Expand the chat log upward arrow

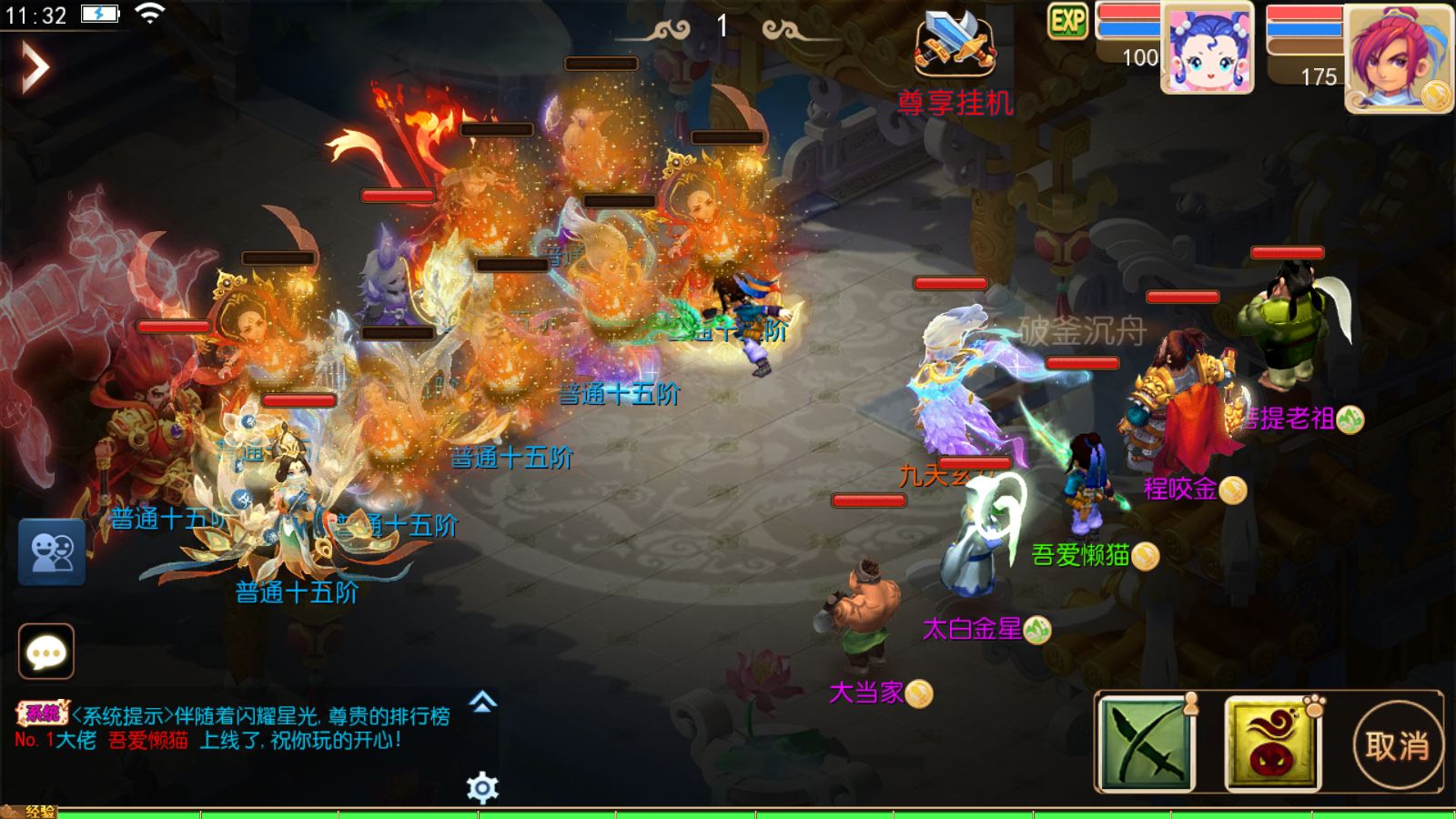(x=483, y=702)
